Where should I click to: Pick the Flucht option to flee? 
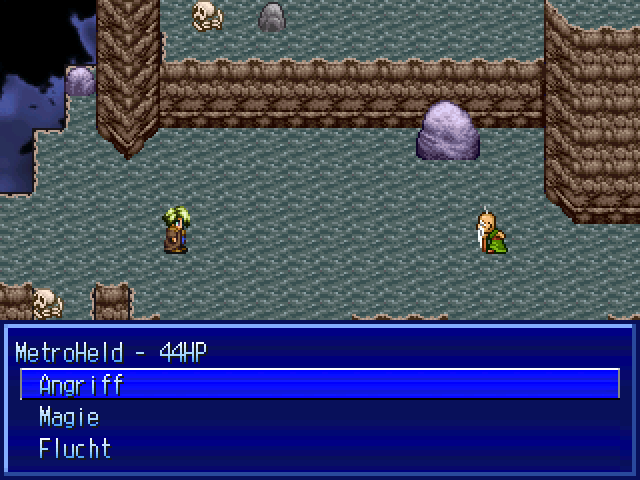pyautogui.click(x=75, y=449)
